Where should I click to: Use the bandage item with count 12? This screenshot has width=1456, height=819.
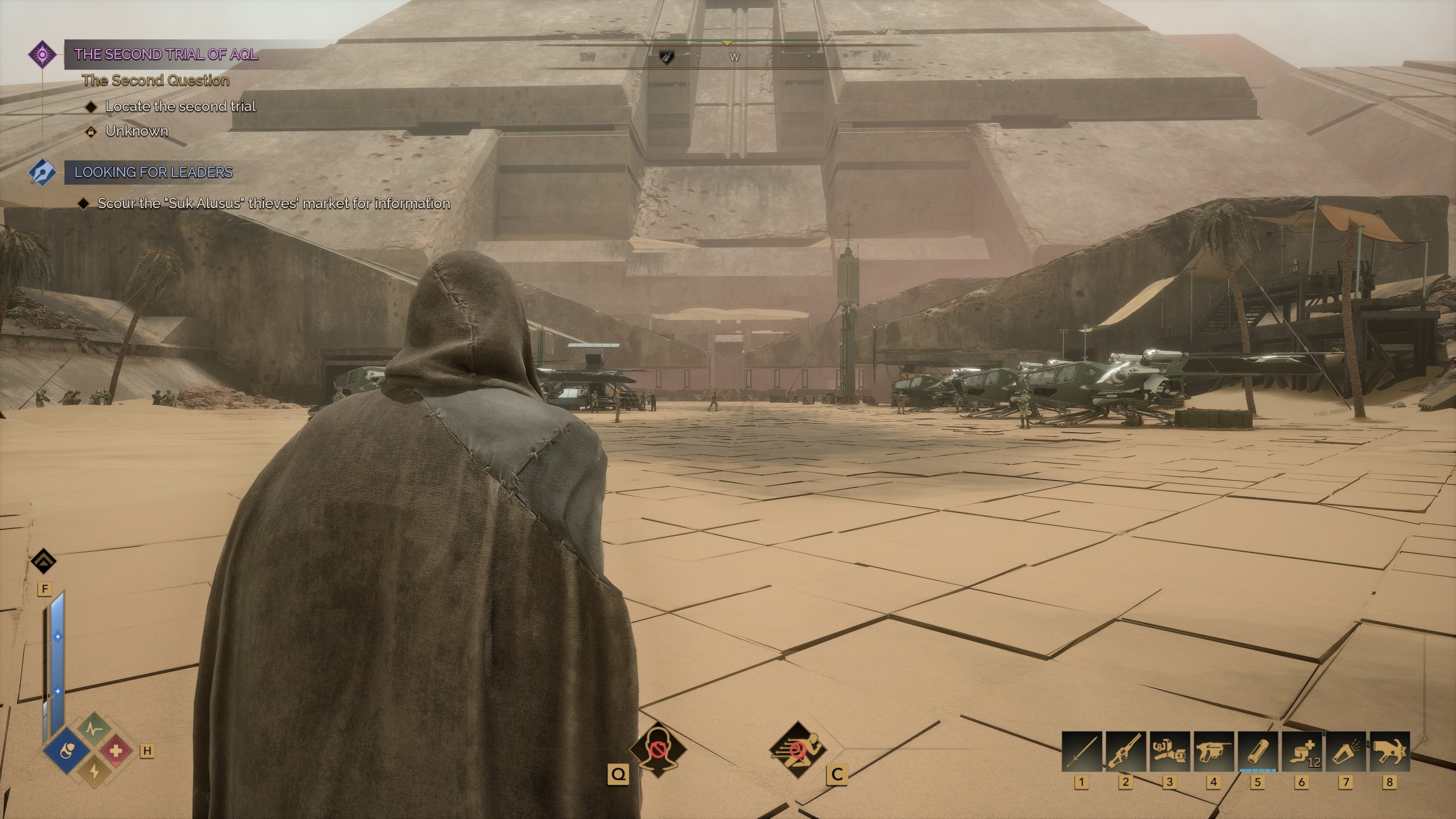coord(1301,752)
